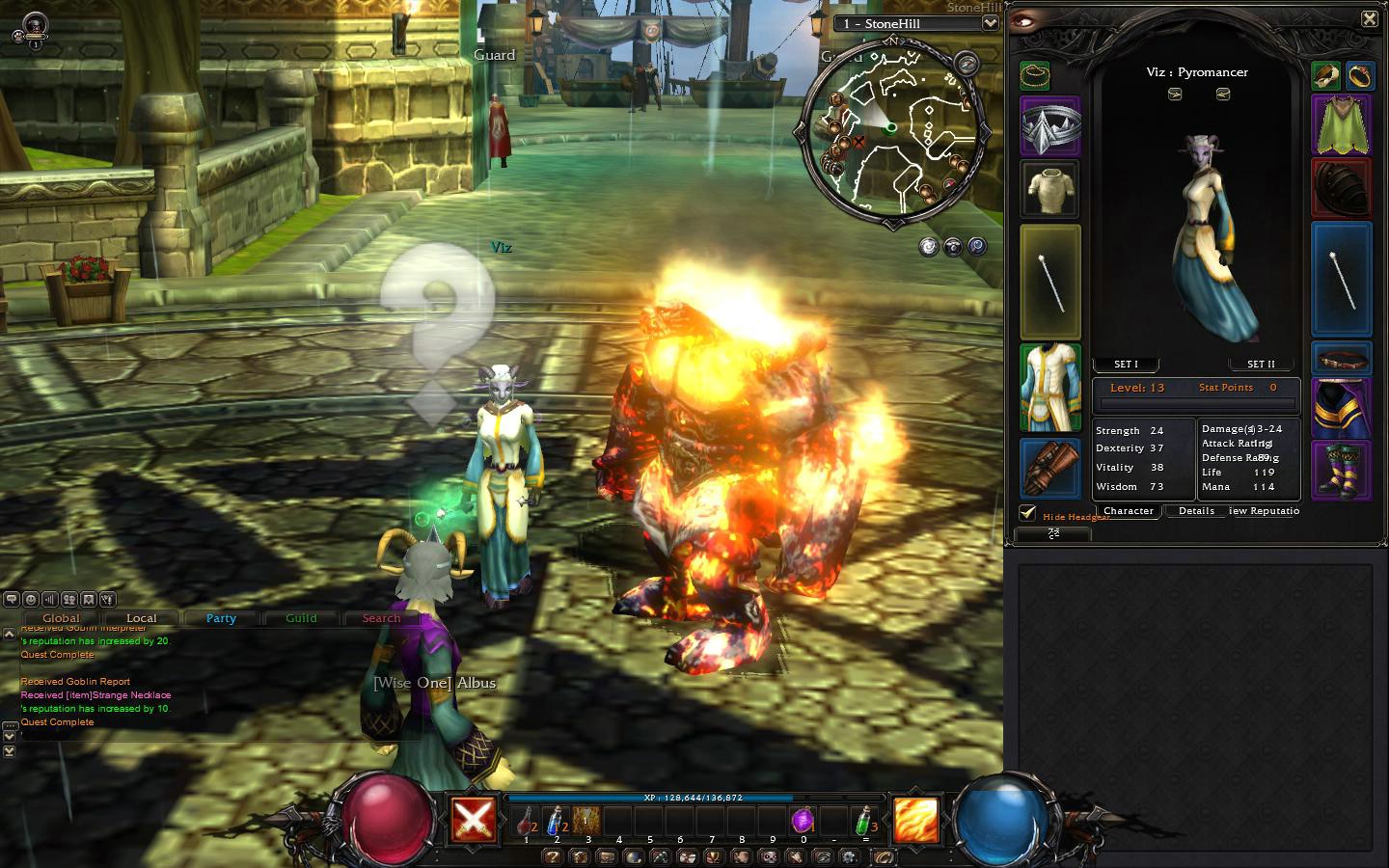This screenshot has width=1389, height=868.
Task: Select the silver crown headgear slot
Action: (1050, 126)
